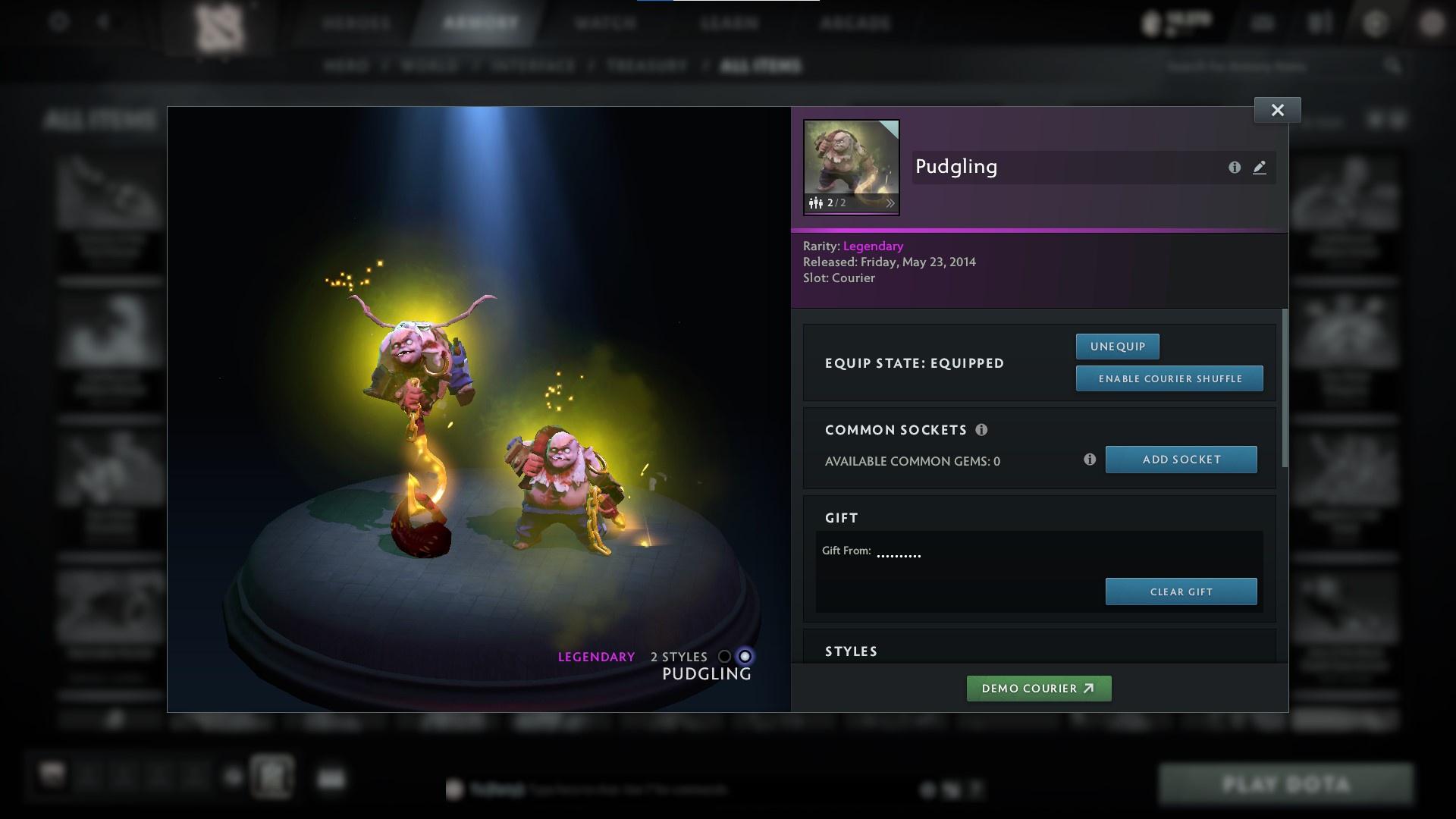Select the first Pudgling style radio button
The width and height of the screenshot is (1456, 819).
pos(726,657)
